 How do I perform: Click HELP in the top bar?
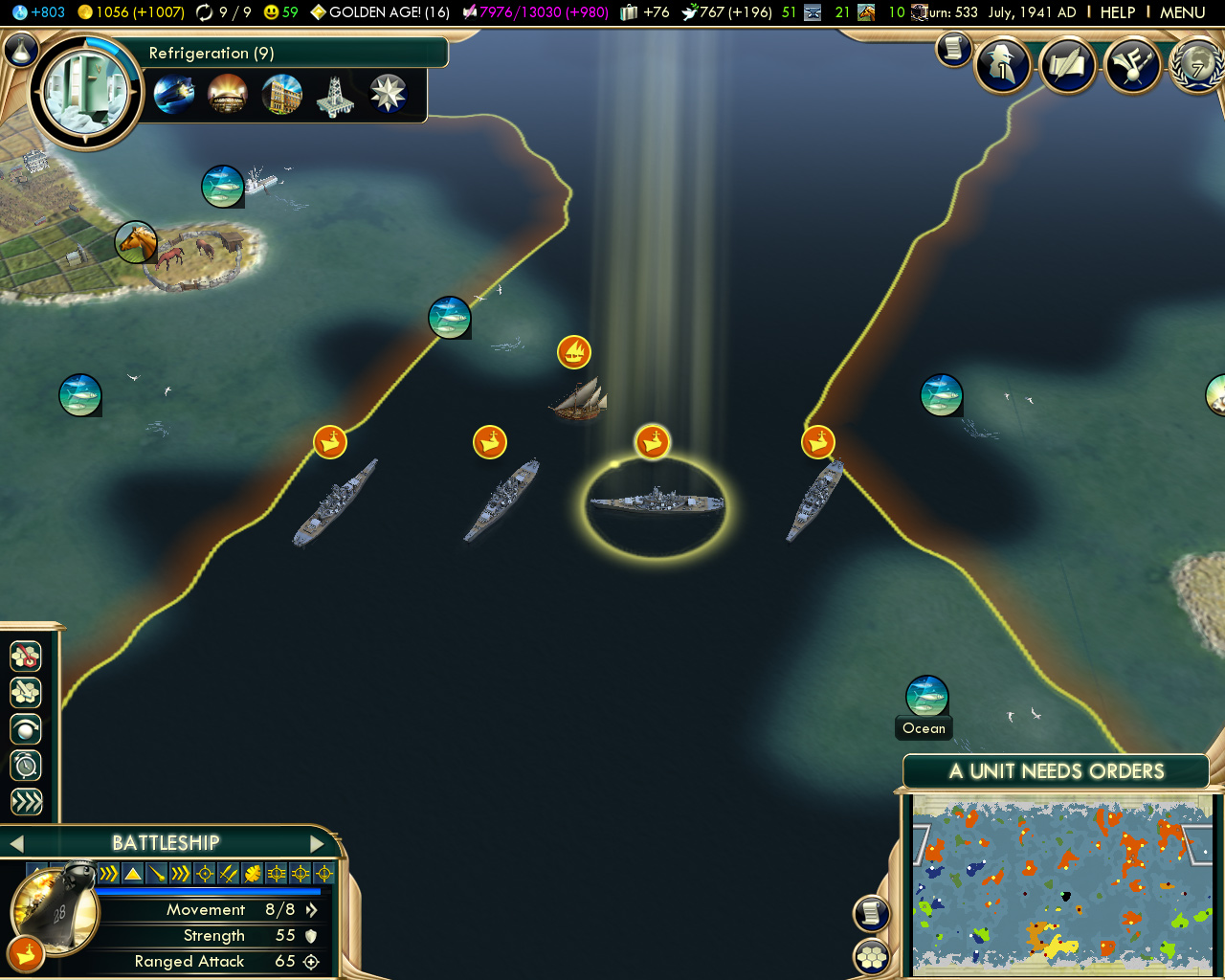pyautogui.click(x=1118, y=12)
